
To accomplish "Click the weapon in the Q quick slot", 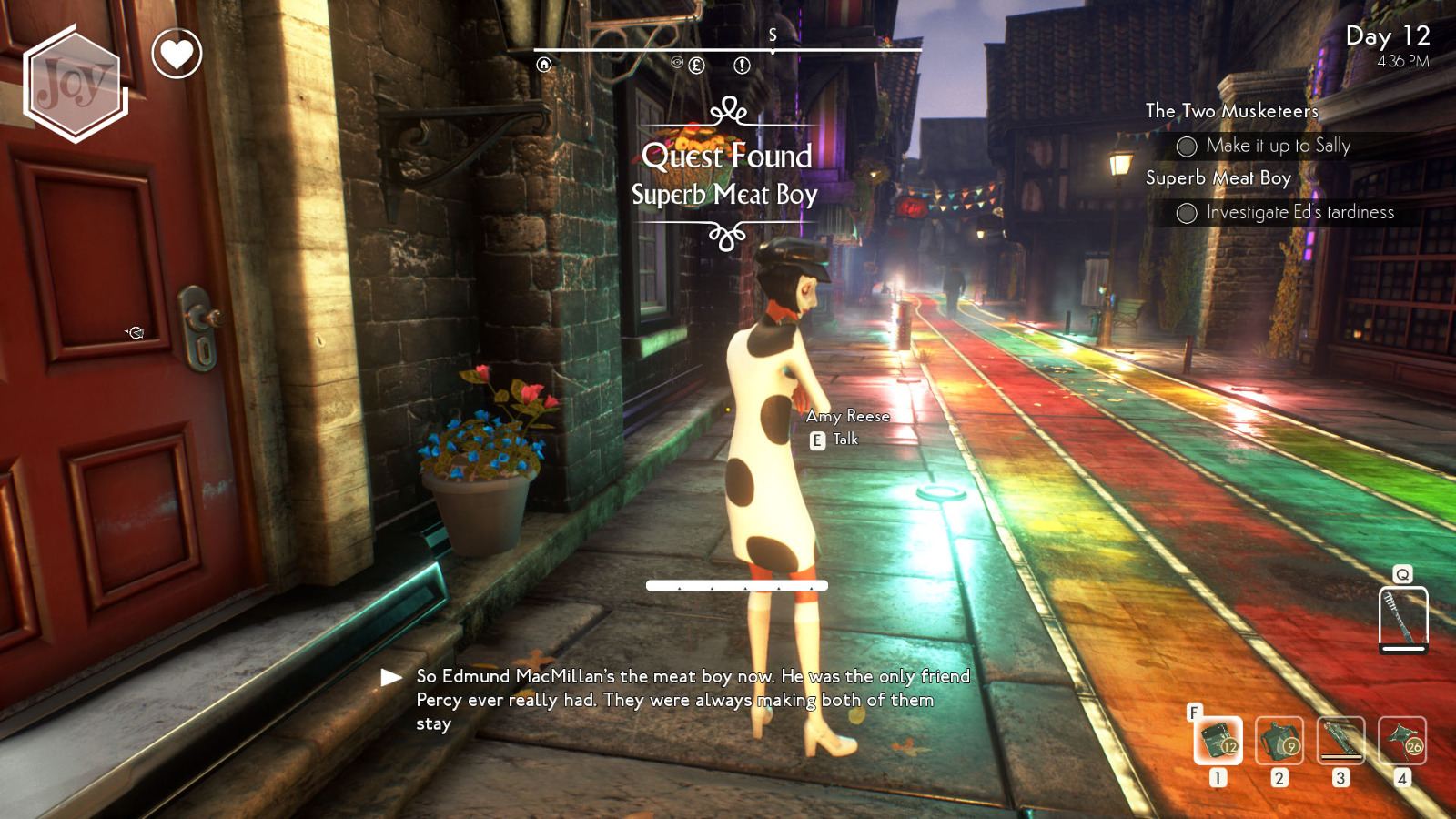I will tap(1402, 616).
